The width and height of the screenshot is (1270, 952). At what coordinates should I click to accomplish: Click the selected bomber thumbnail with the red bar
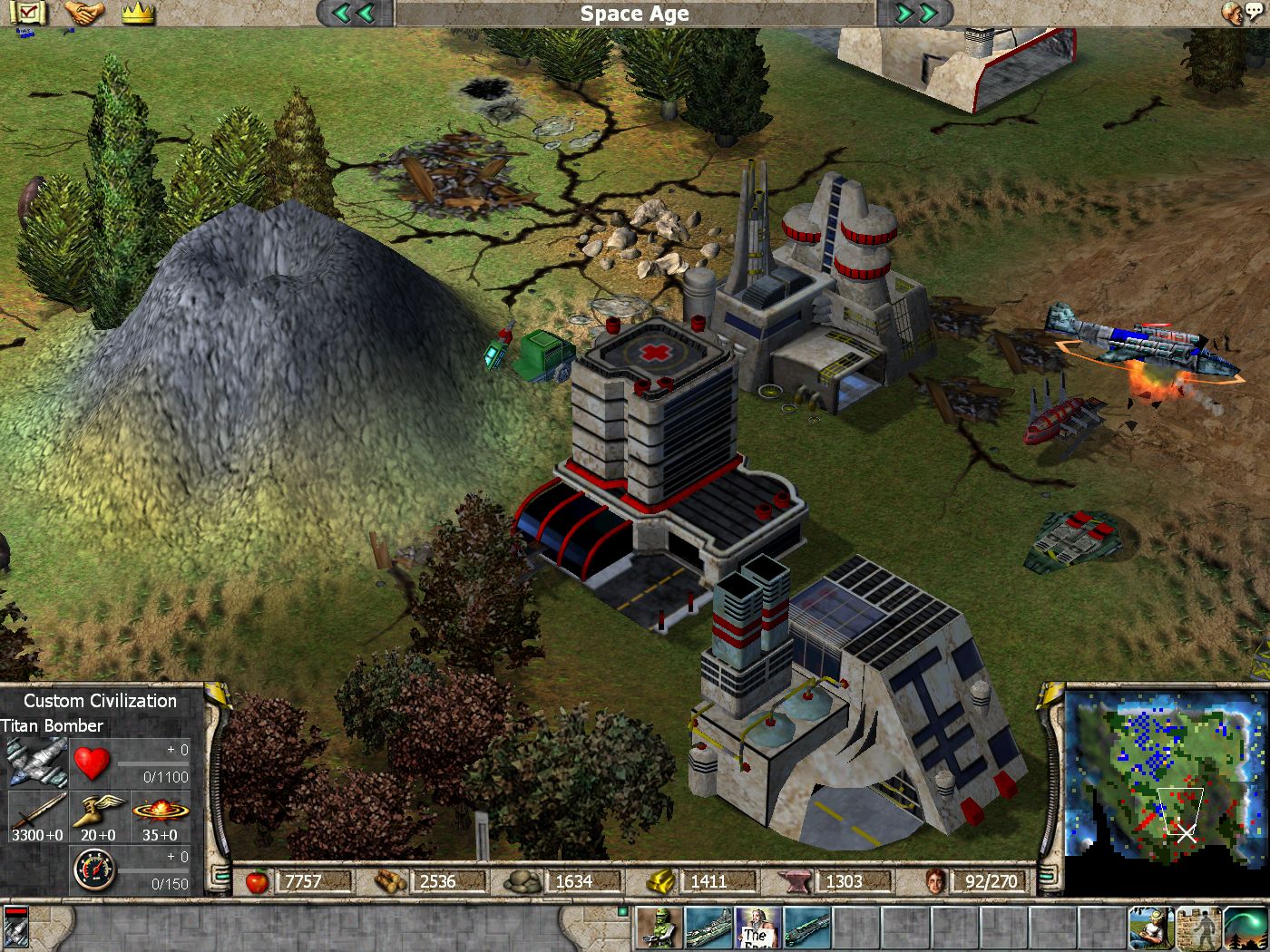pos(16,928)
